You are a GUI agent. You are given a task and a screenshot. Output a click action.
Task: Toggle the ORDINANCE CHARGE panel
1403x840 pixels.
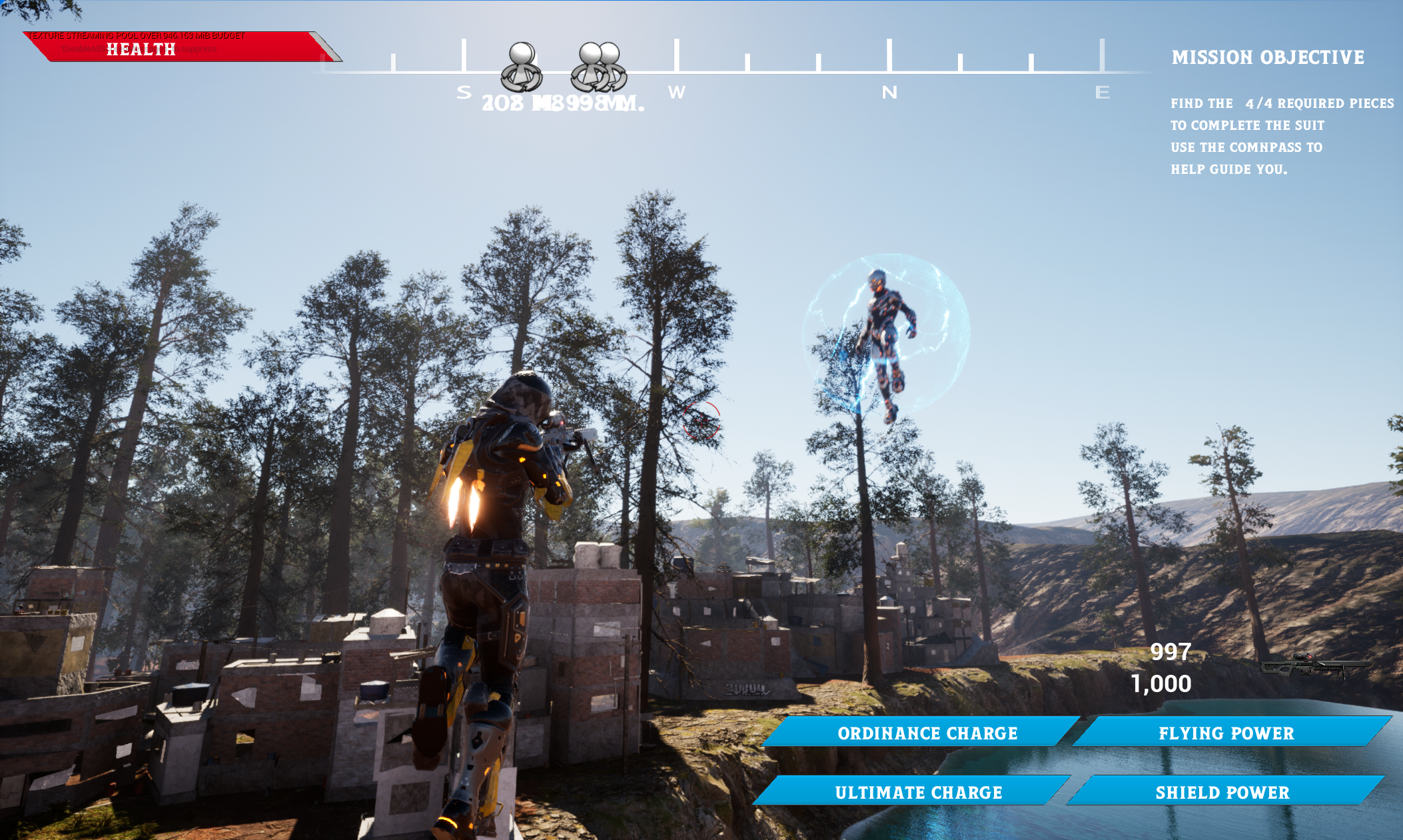(x=927, y=733)
